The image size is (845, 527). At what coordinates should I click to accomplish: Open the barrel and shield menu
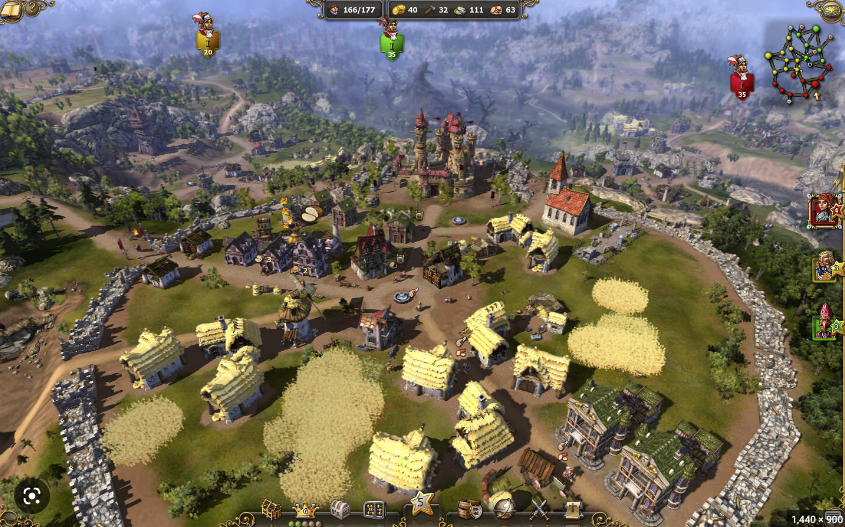pos(469,510)
